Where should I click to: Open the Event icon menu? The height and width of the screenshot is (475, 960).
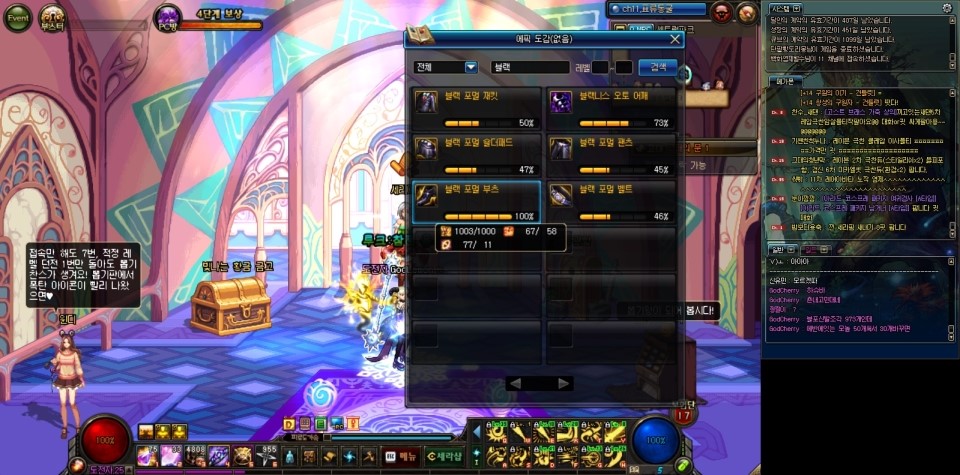(18, 17)
